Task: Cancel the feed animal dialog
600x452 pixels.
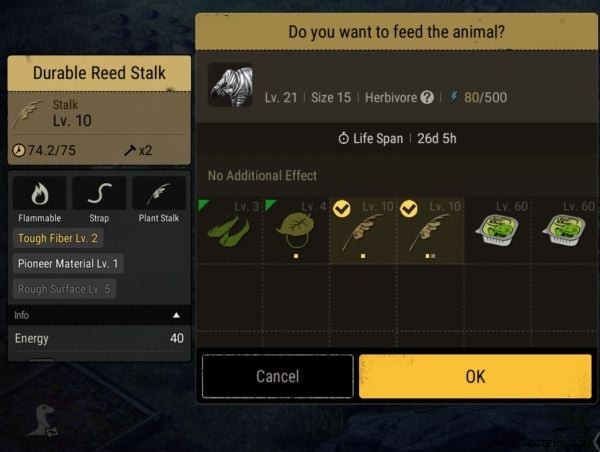Action: 277,376
